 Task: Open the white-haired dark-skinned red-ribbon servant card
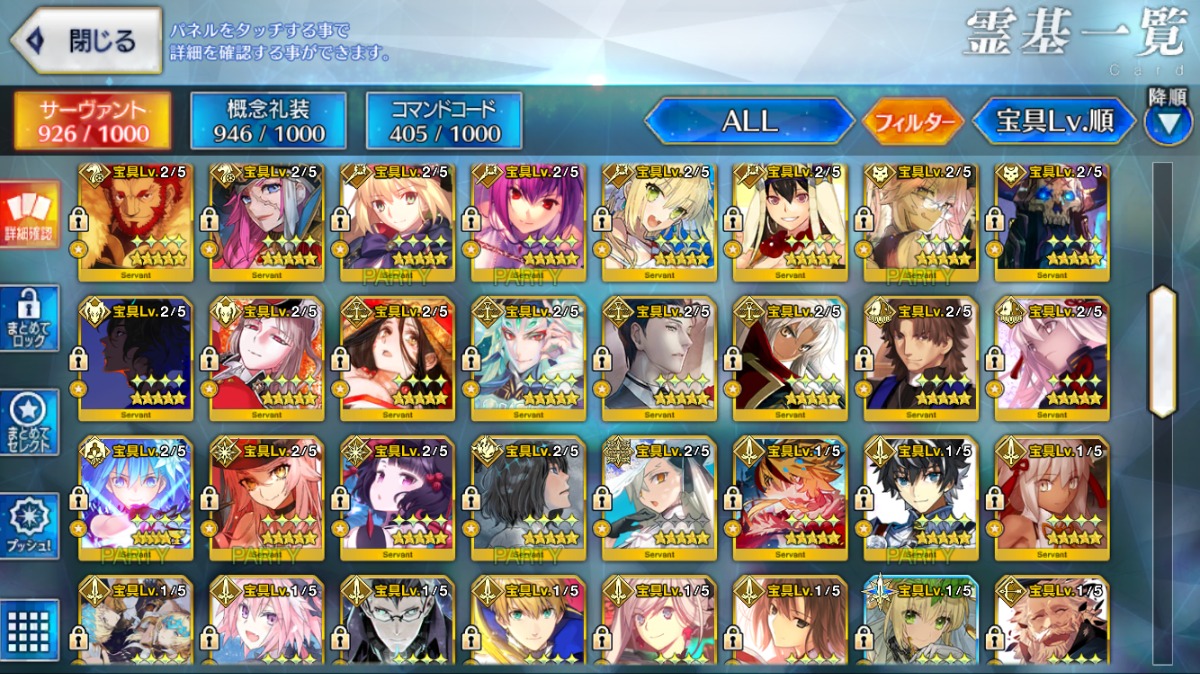pyautogui.click(x=1052, y=497)
